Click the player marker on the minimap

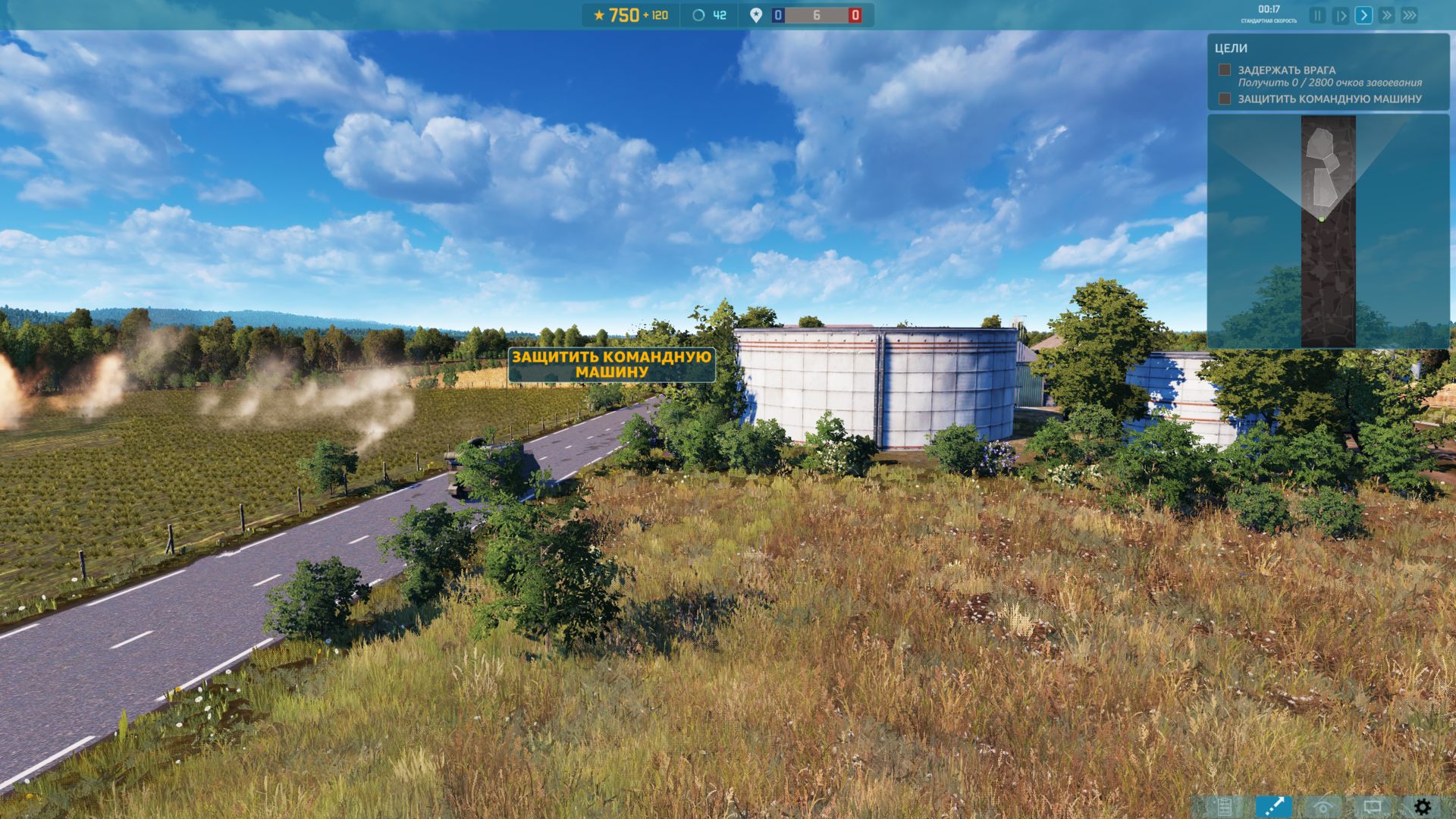(x=1321, y=218)
